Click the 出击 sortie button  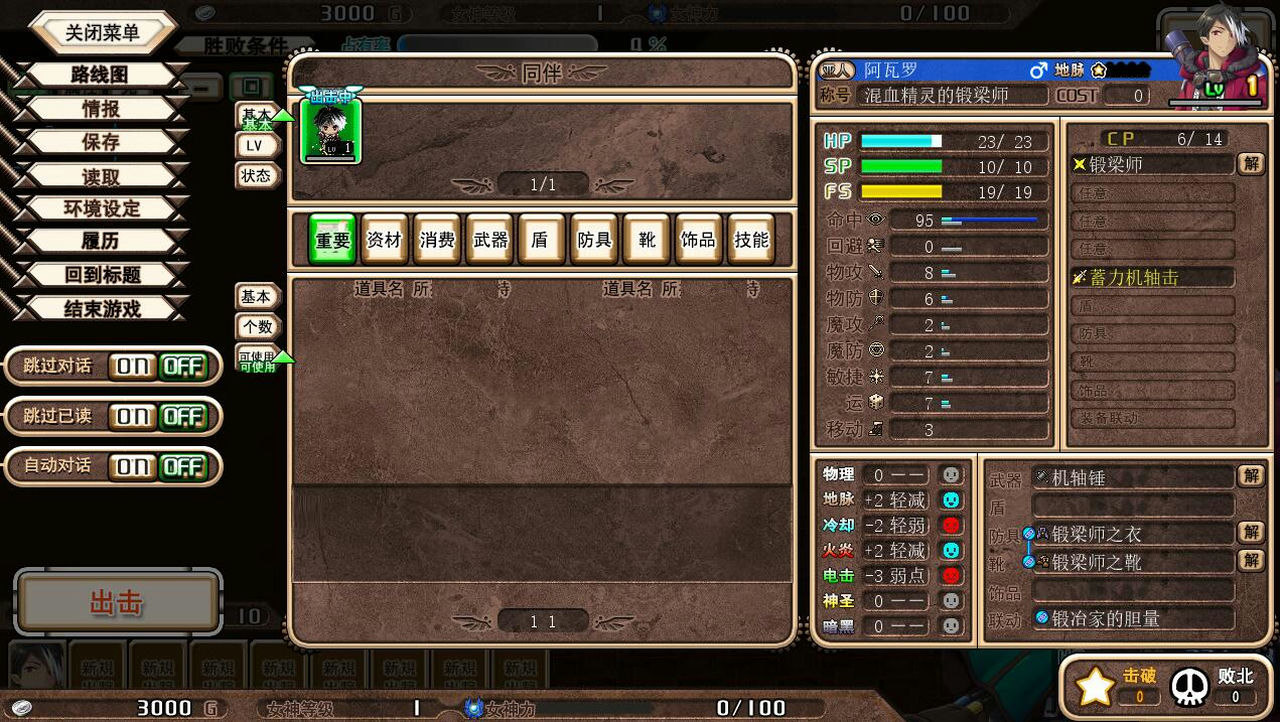[117, 603]
